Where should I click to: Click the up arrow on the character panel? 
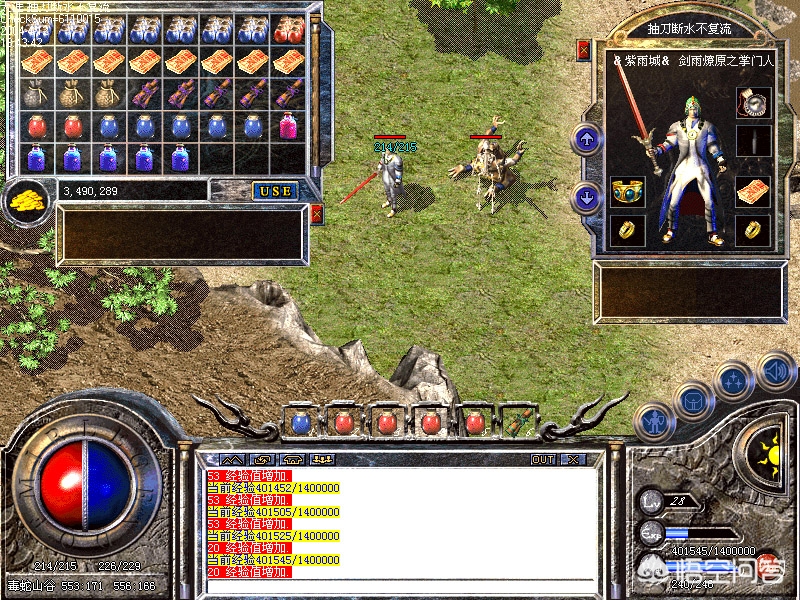pos(587,139)
